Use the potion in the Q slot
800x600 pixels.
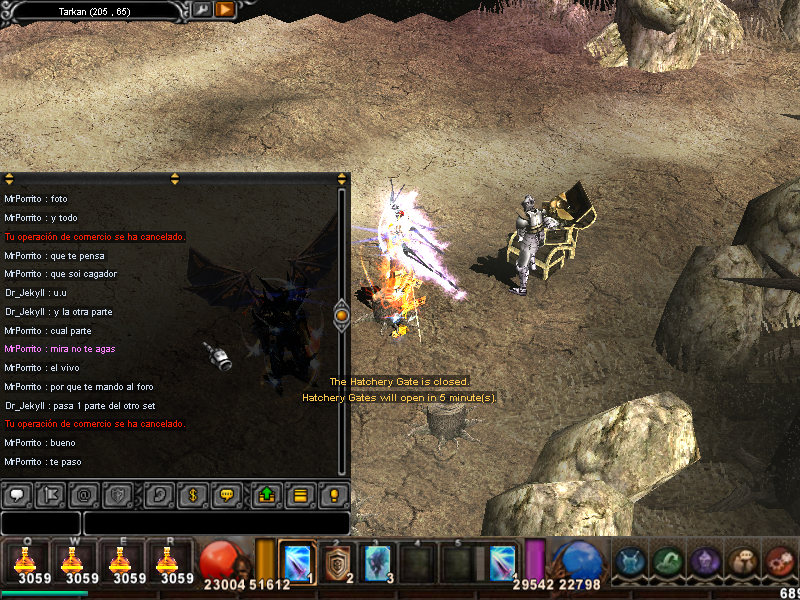coord(25,561)
